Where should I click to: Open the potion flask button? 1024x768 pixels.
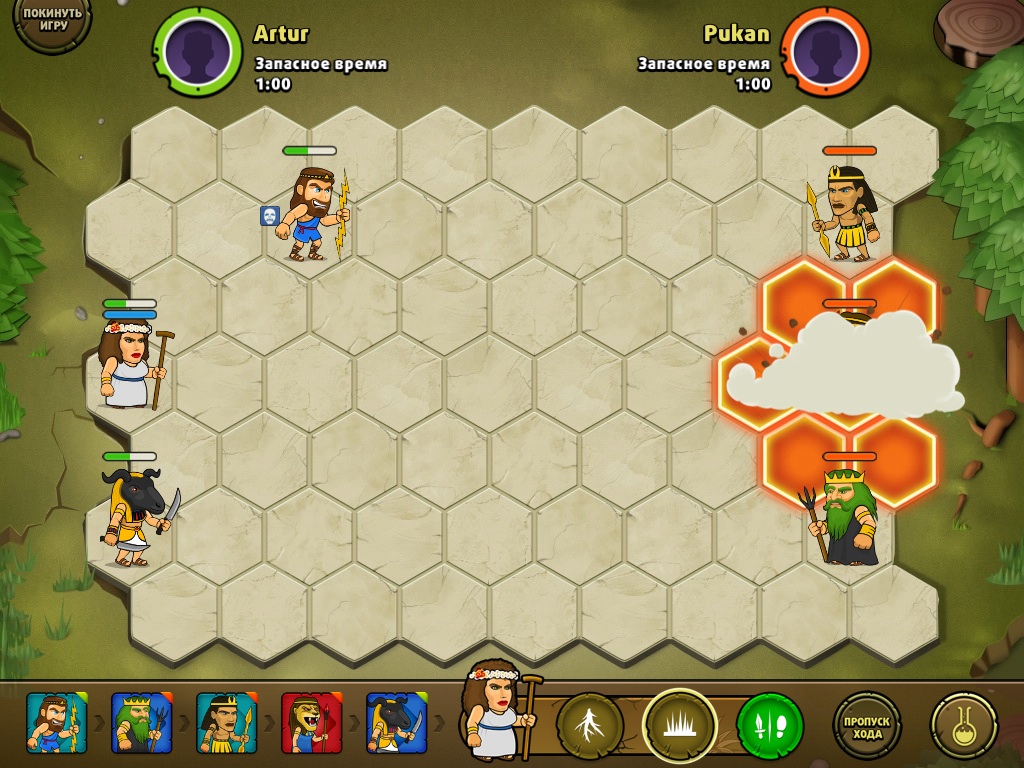(x=963, y=724)
